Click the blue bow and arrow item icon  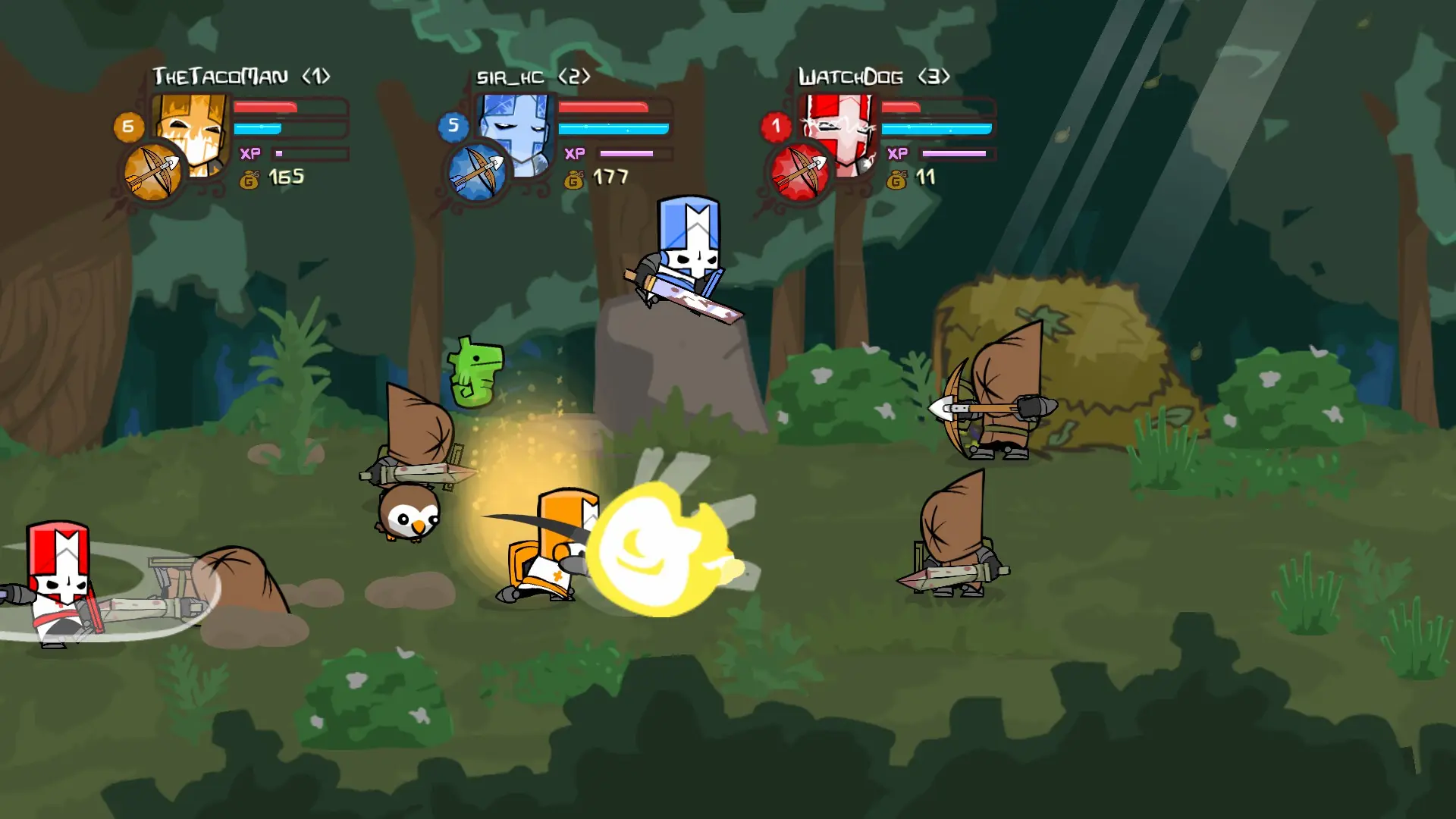click(477, 172)
